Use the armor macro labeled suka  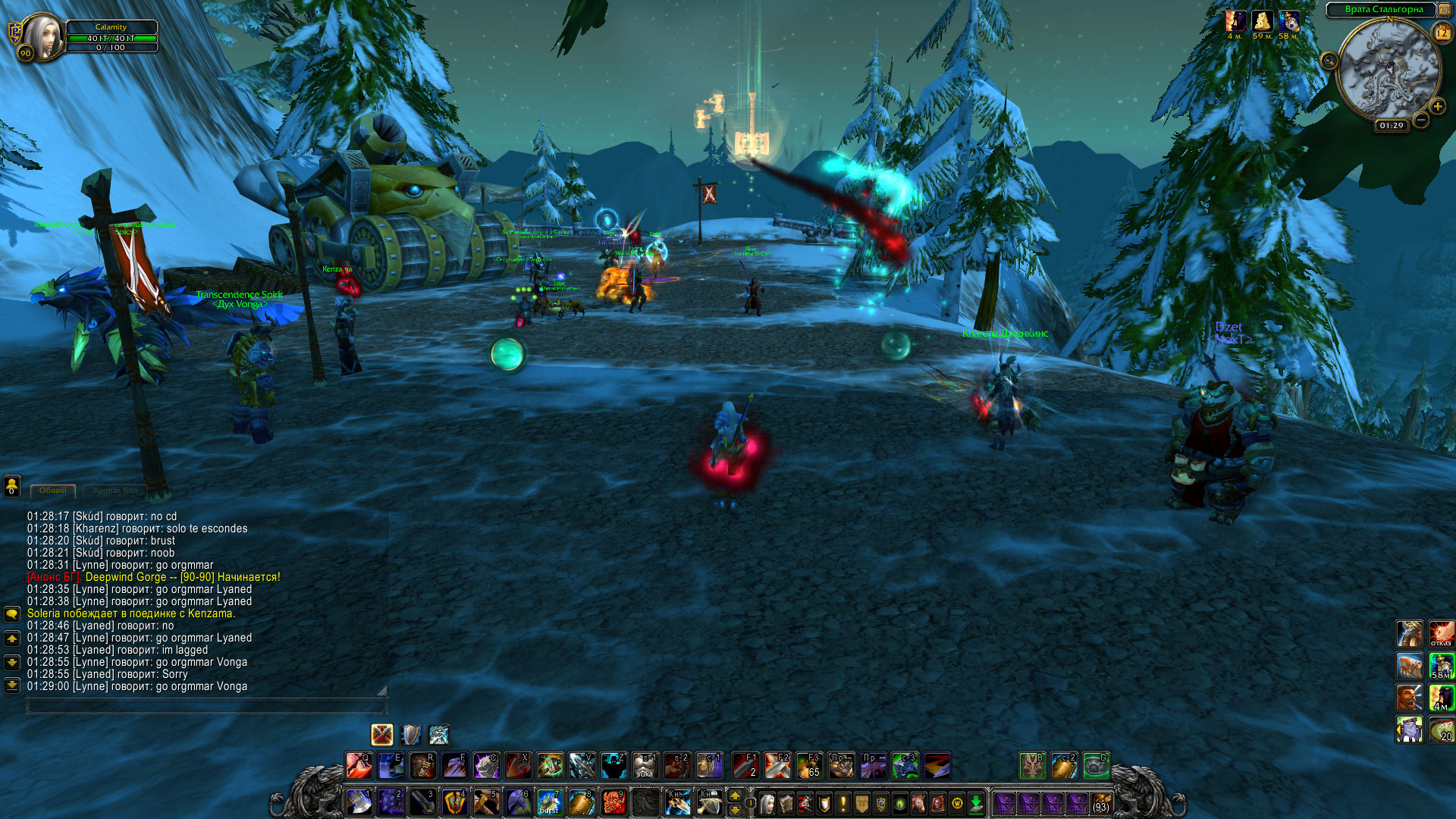(x=645, y=765)
